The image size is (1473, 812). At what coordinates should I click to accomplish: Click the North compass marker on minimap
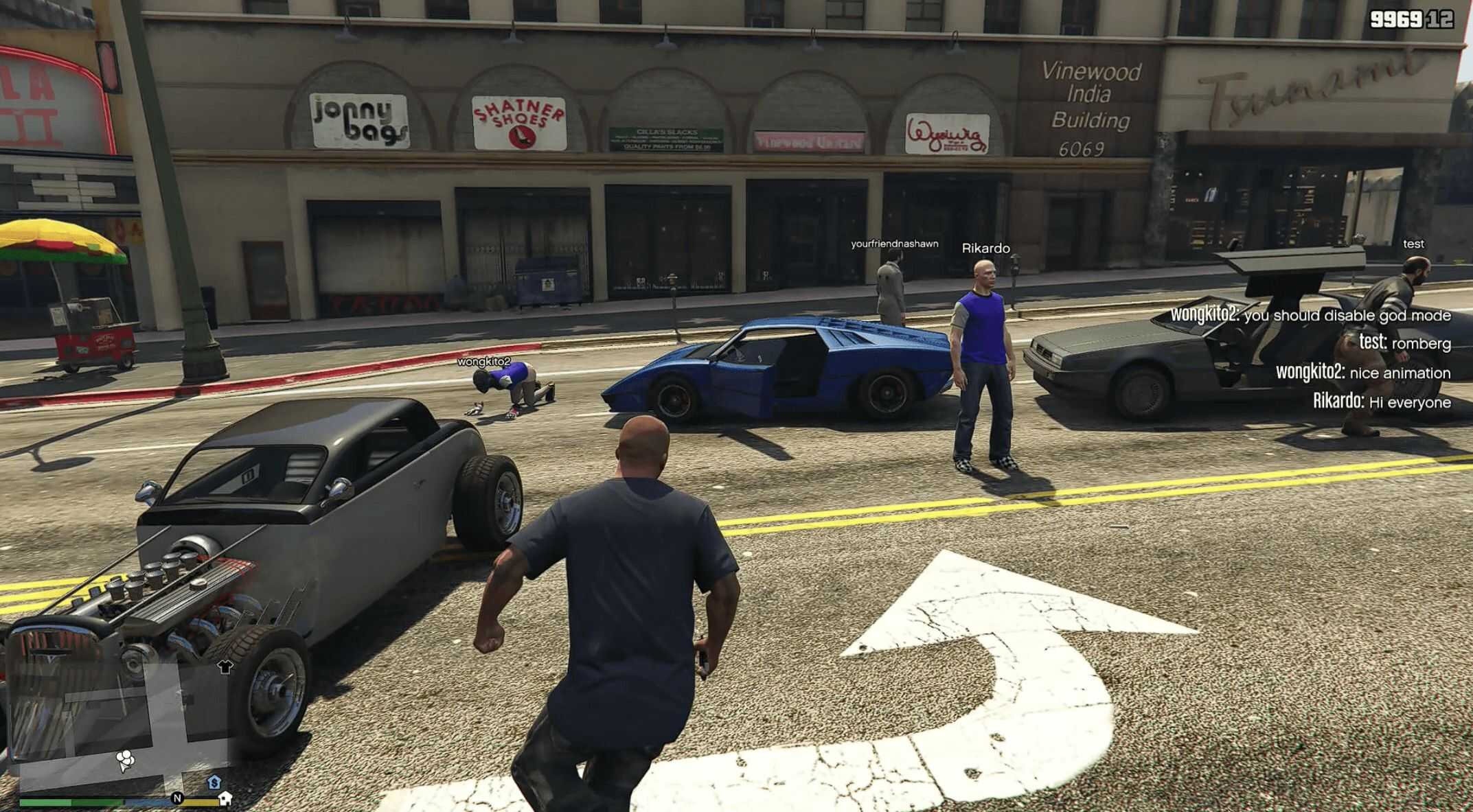177,798
